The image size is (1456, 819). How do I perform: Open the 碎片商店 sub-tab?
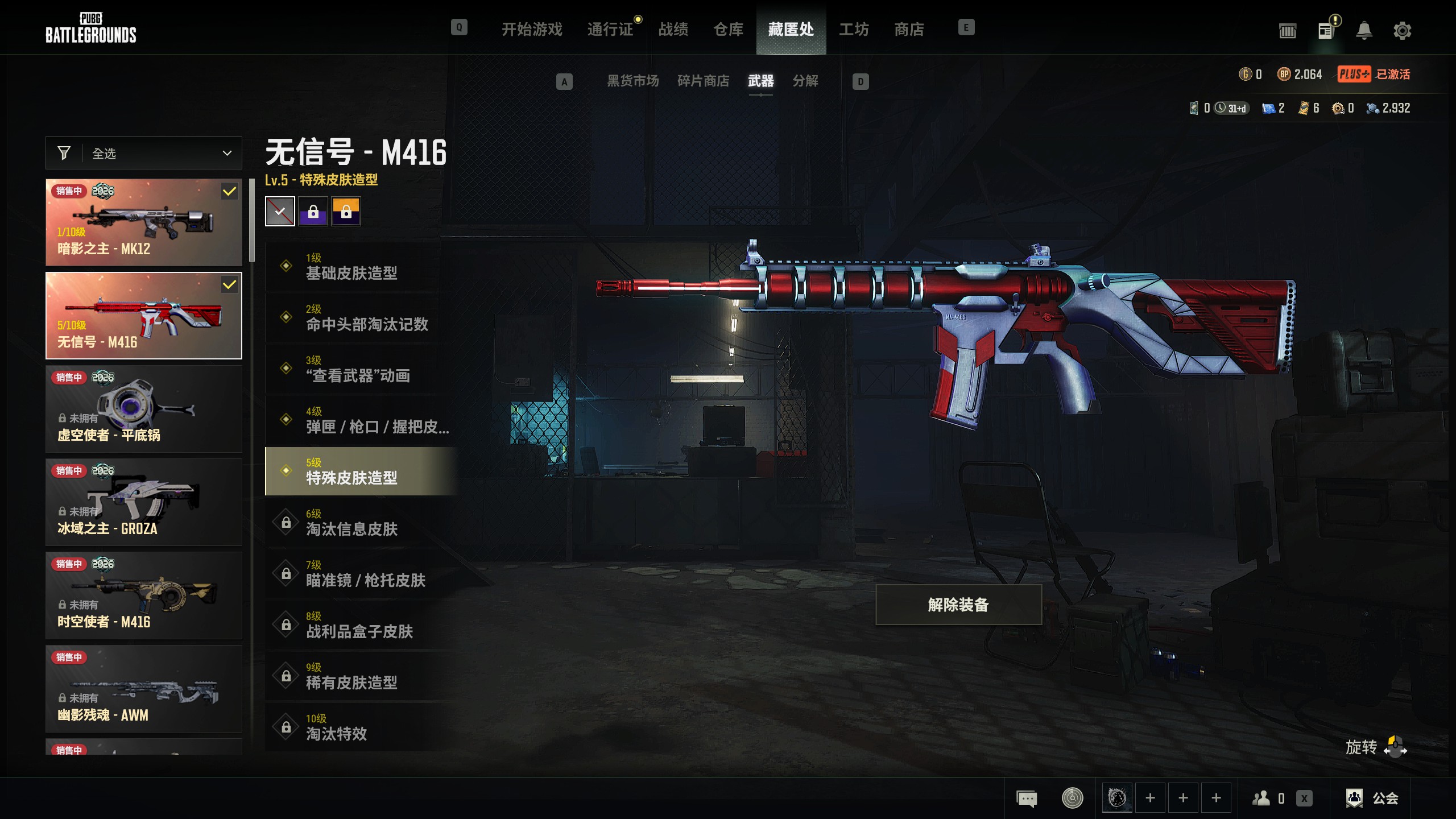(703, 81)
